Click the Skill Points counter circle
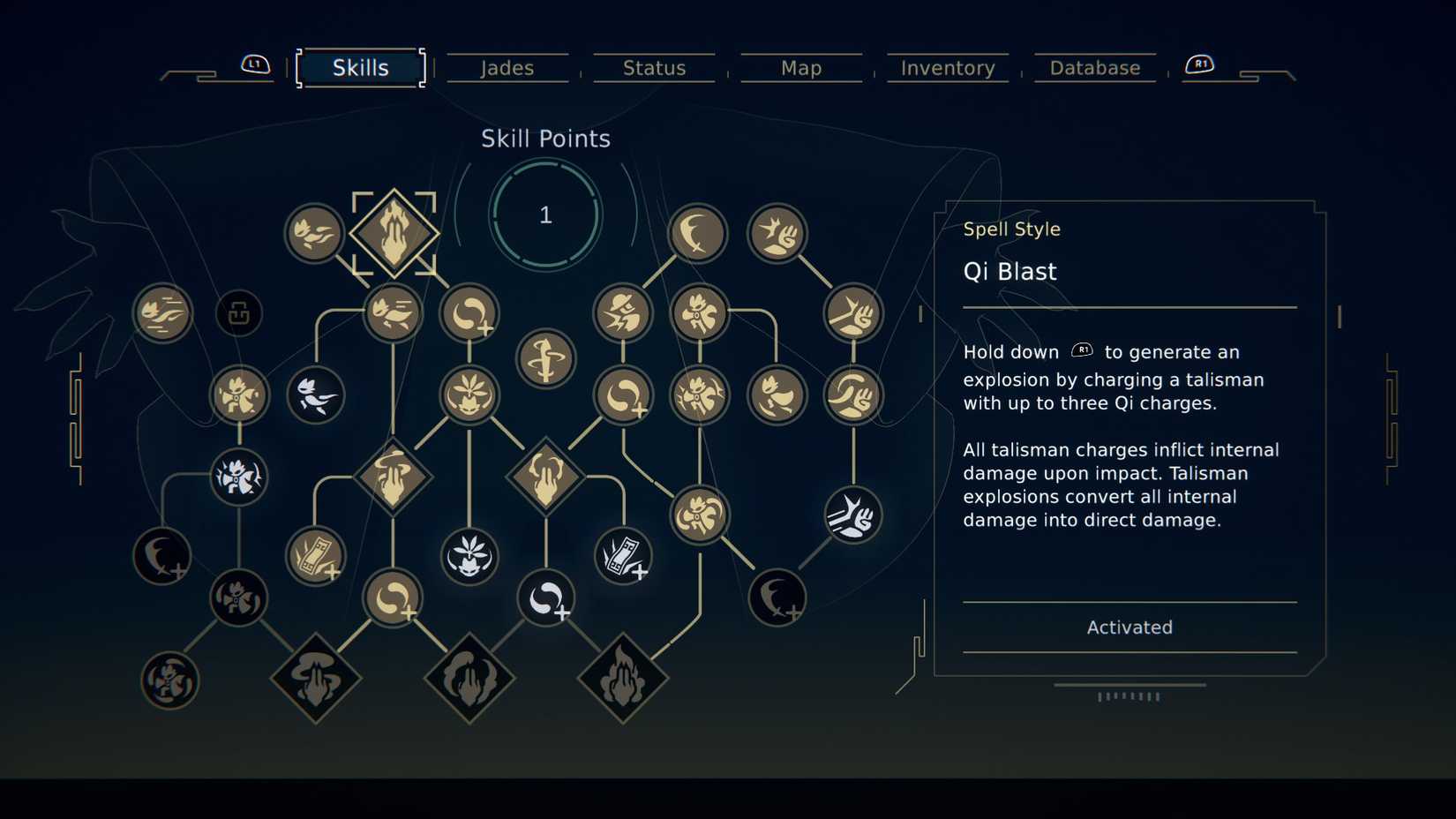The image size is (1456, 819). (544, 214)
